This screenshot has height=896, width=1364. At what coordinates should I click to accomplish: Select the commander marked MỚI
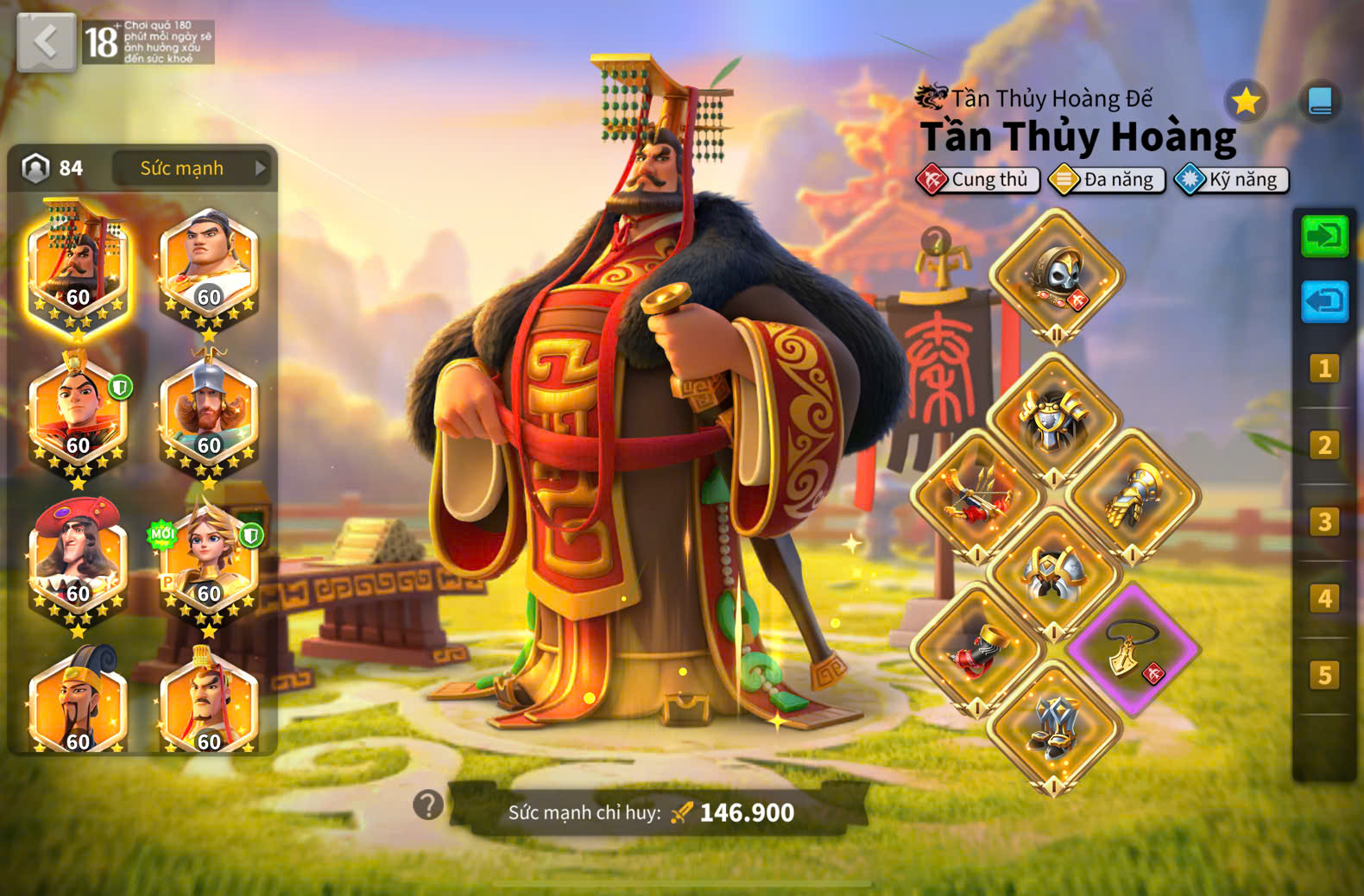208,562
